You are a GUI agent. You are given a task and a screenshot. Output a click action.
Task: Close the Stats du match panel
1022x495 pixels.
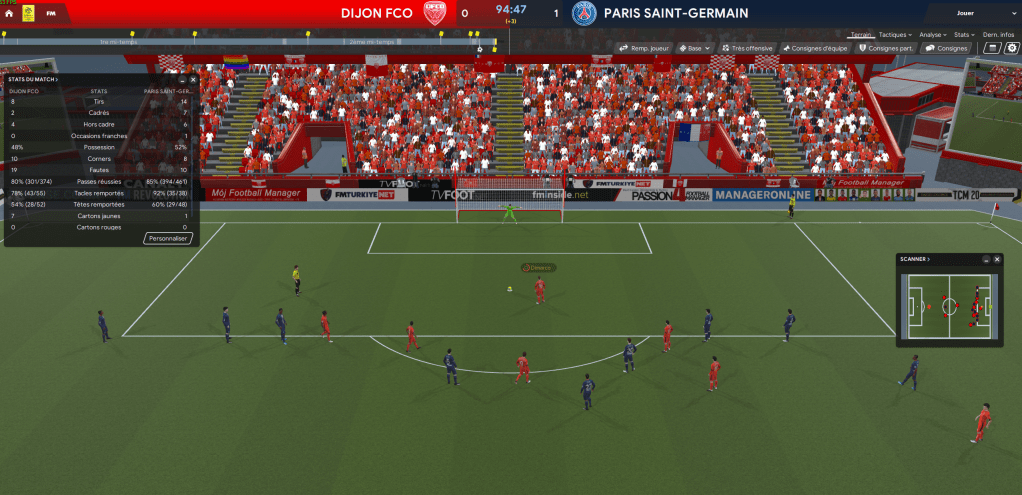pyautogui.click(x=193, y=78)
